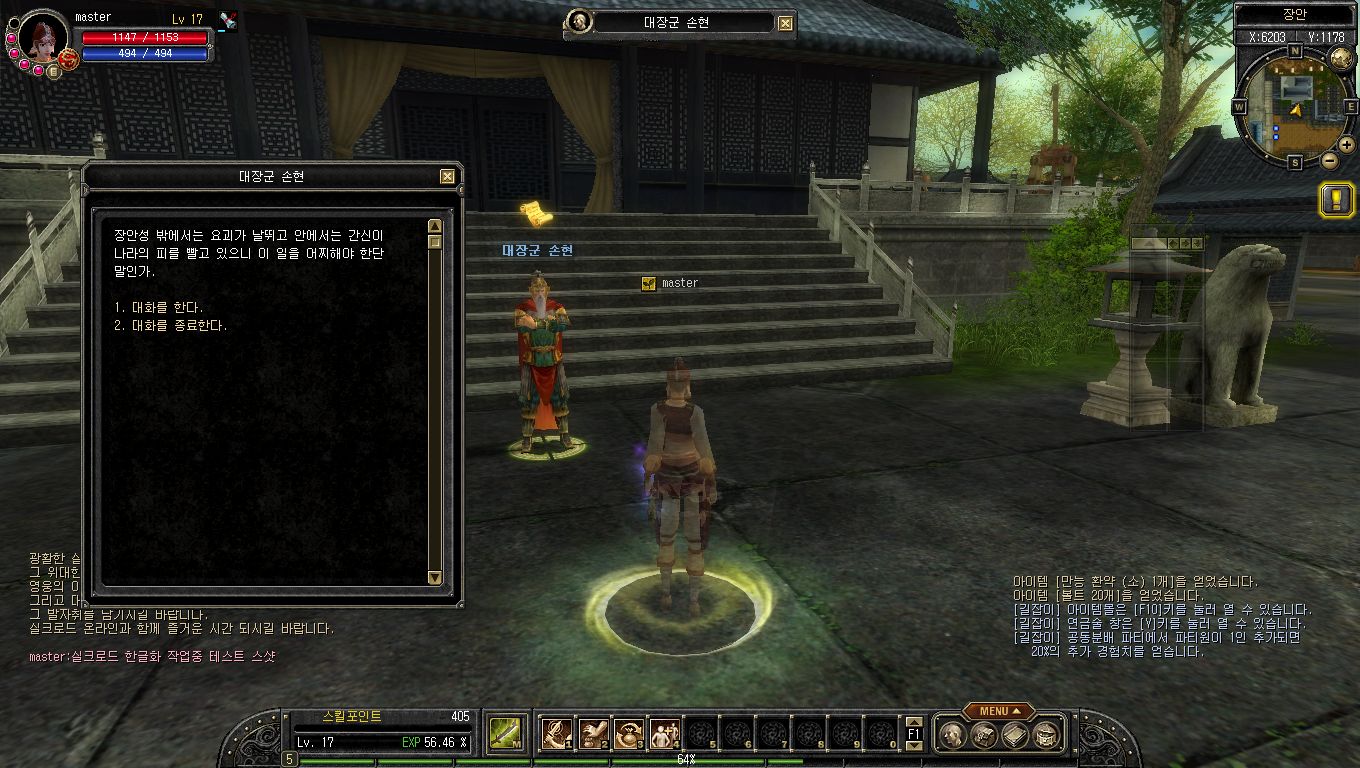Click the dialogue scrollbar's up arrow

[434, 226]
